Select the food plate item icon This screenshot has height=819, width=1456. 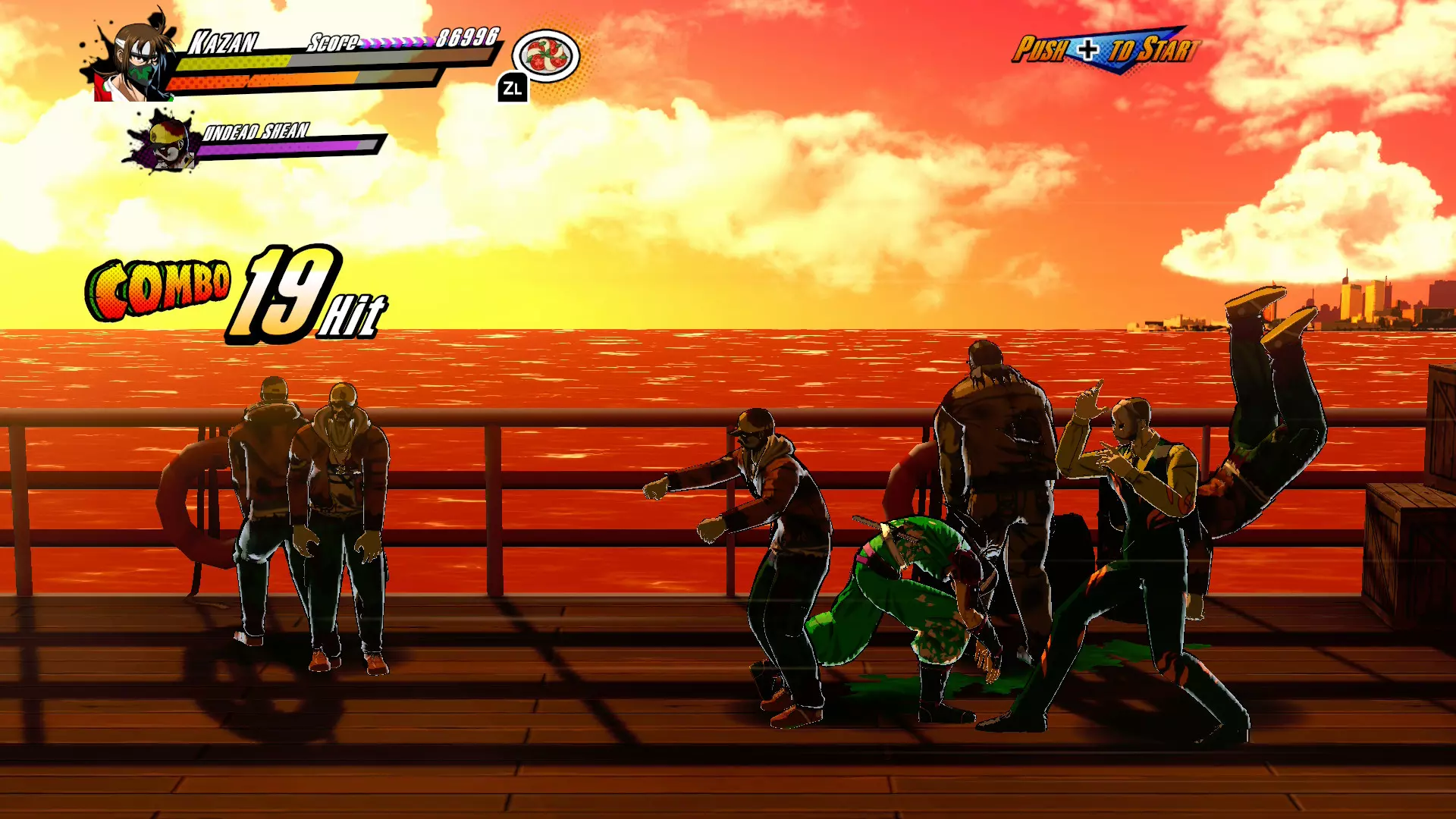pos(546,56)
